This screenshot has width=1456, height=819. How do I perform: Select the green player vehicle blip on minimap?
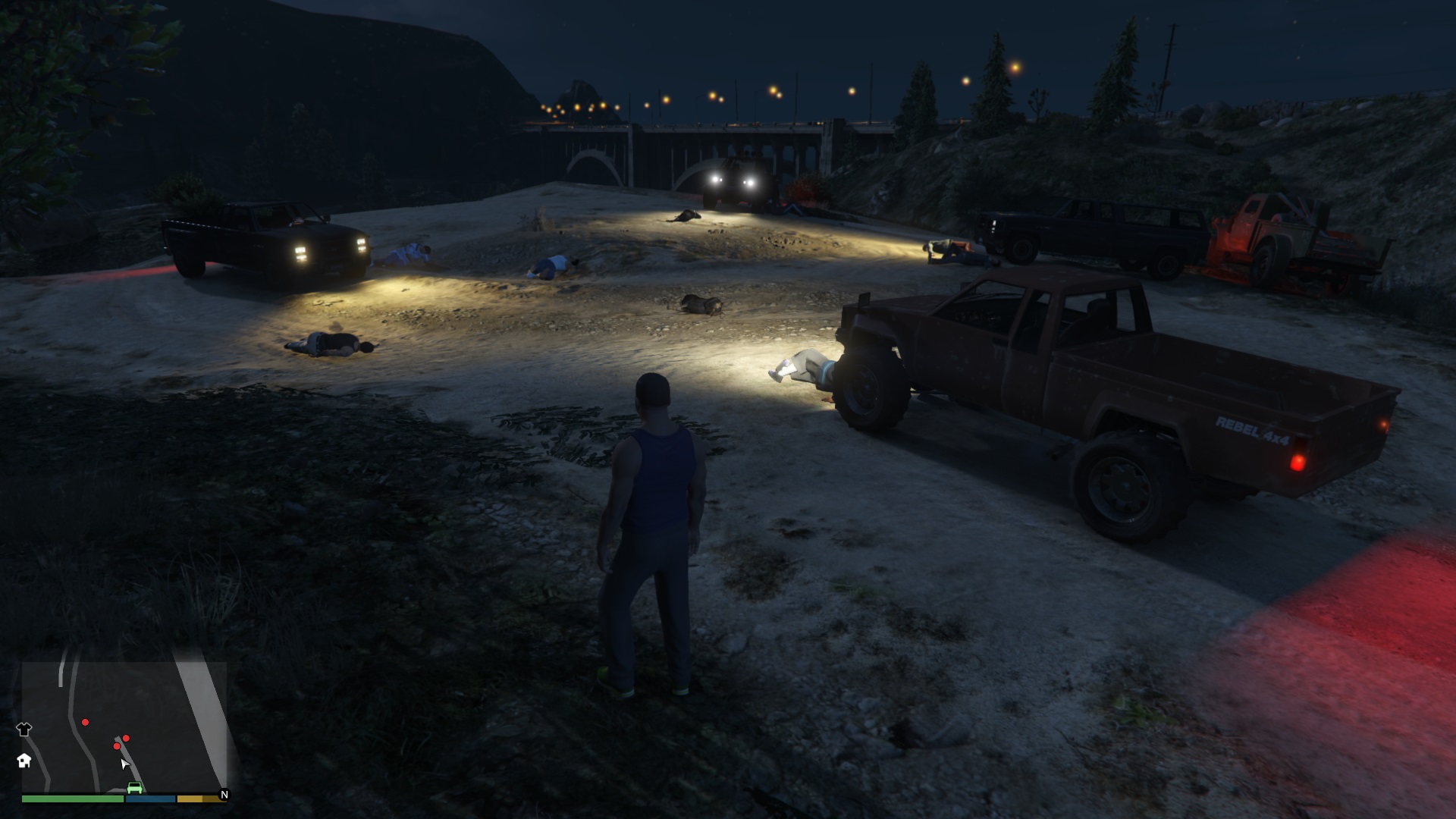tap(135, 787)
